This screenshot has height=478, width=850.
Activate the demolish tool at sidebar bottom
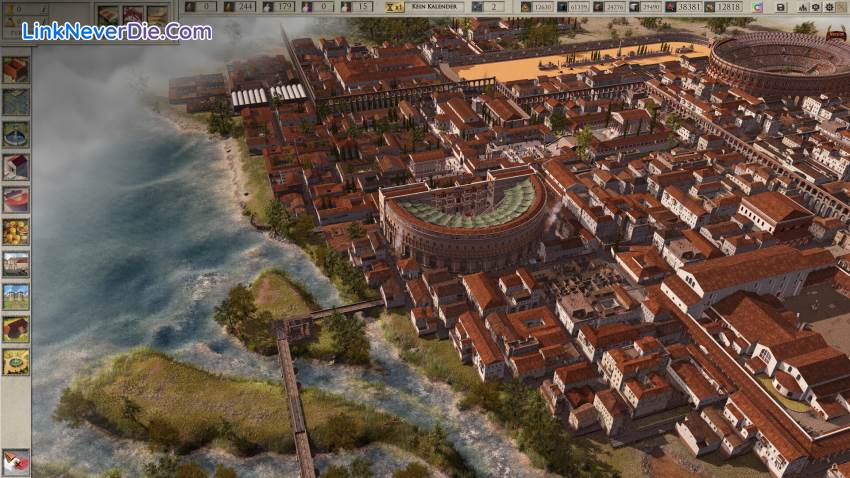(x=15, y=462)
